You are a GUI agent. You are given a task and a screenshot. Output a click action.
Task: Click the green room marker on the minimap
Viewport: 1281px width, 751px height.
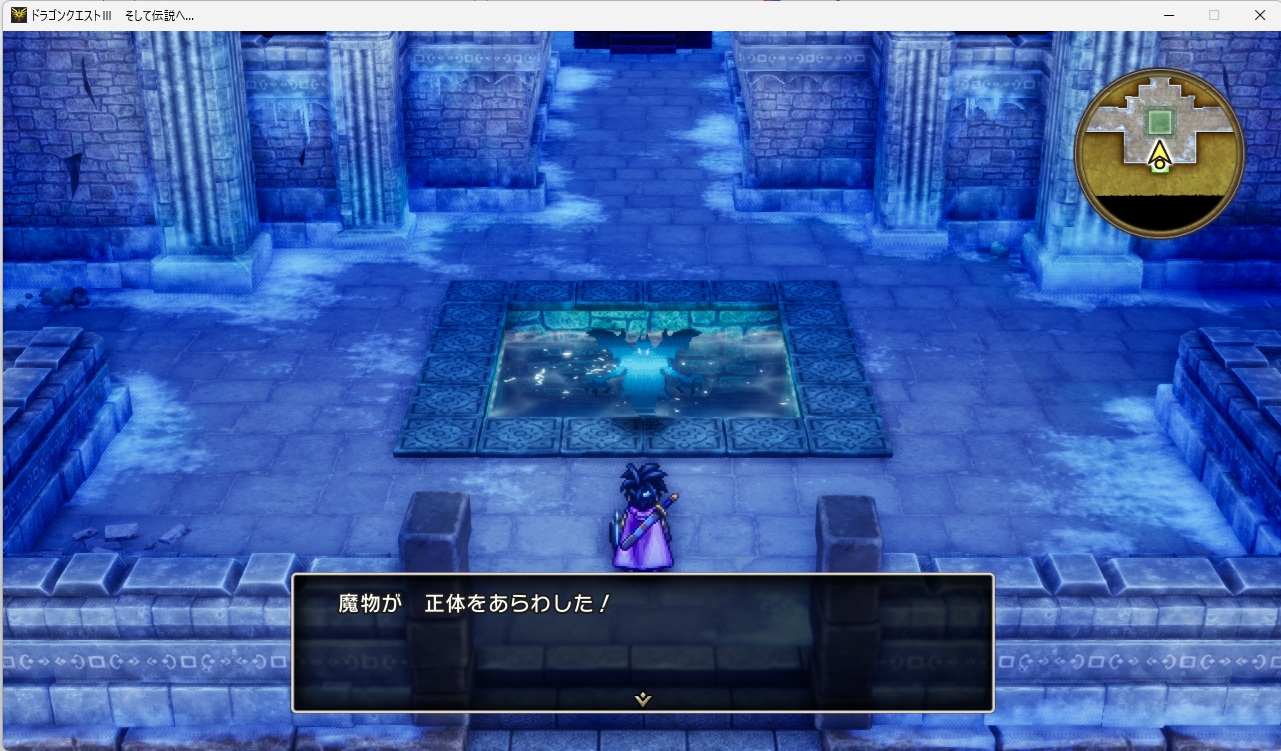(1160, 121)
